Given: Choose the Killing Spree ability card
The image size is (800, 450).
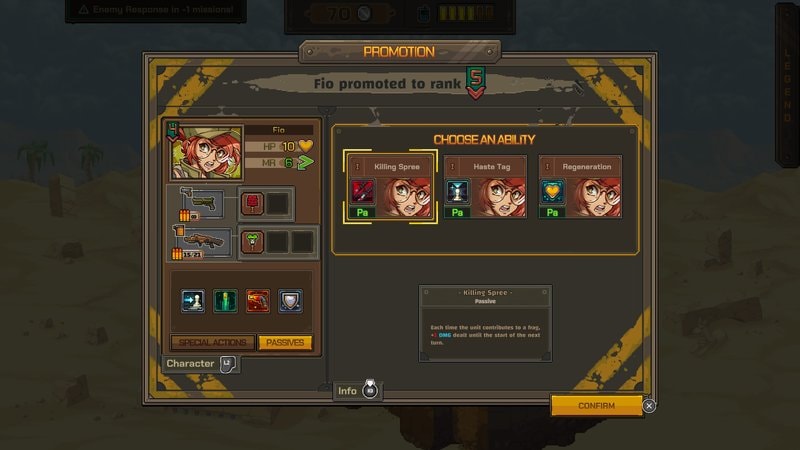Looking at the screenshot, I should [391, 187].
